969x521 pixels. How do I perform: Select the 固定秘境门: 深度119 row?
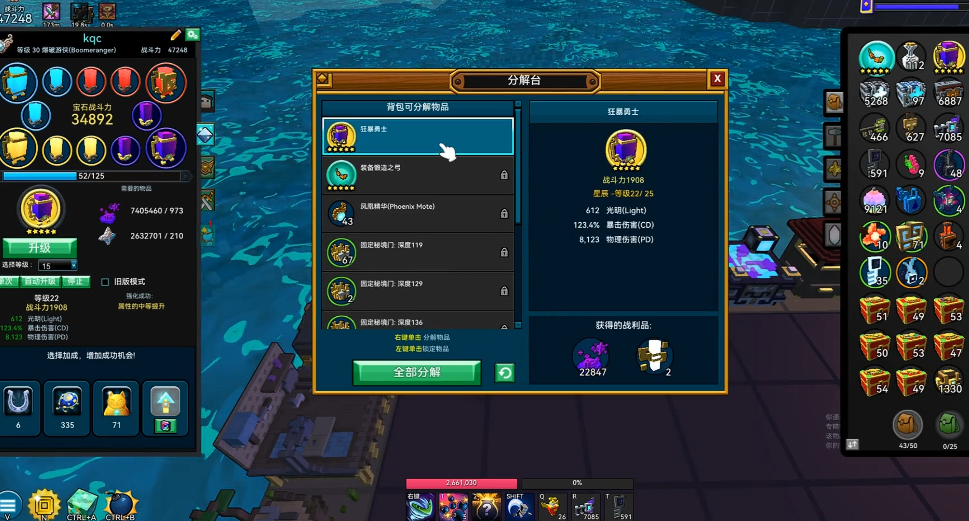(x=417, y=252)
